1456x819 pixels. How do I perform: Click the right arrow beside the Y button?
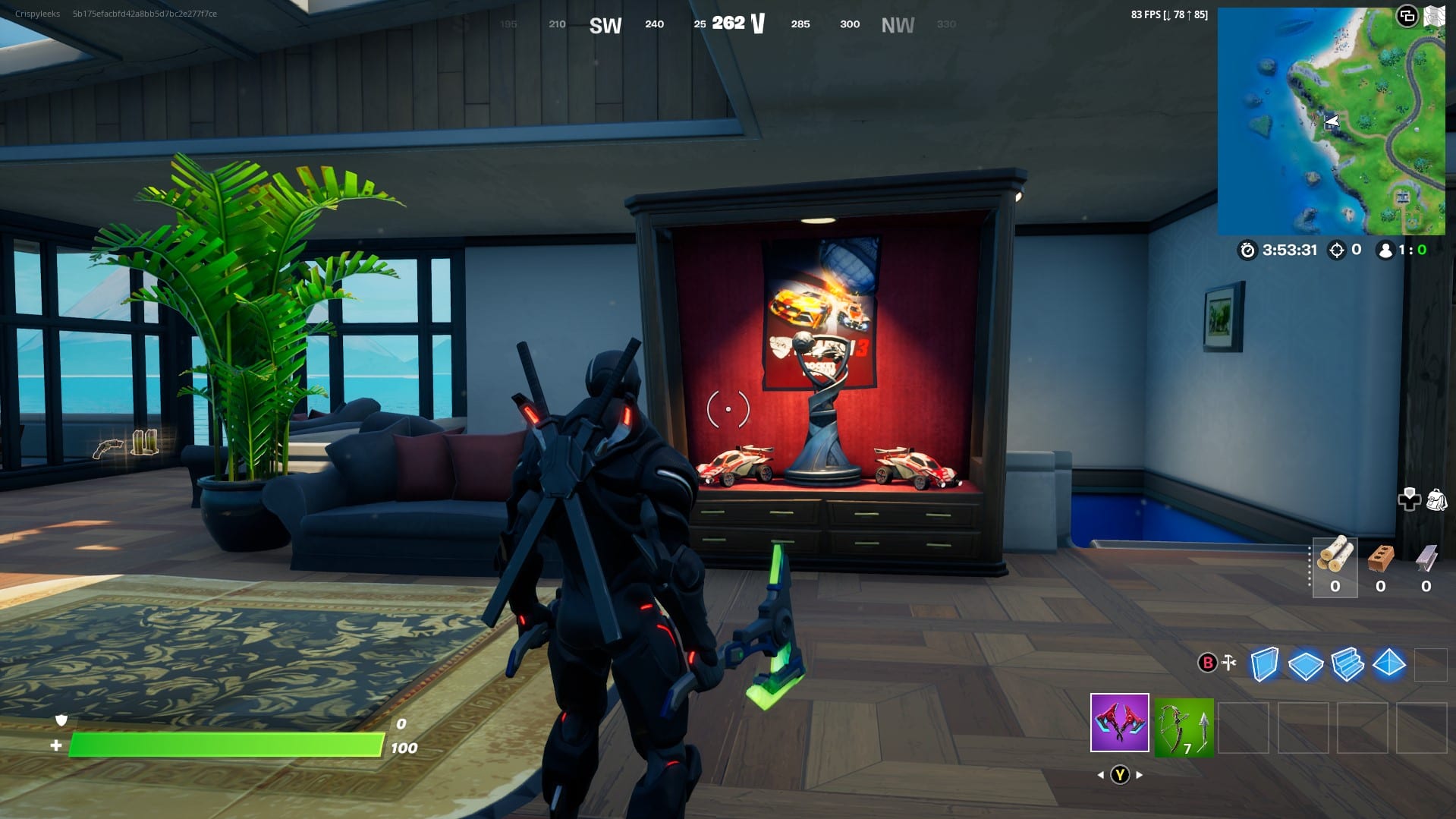pyautogui.click(x=1140, y=775)
